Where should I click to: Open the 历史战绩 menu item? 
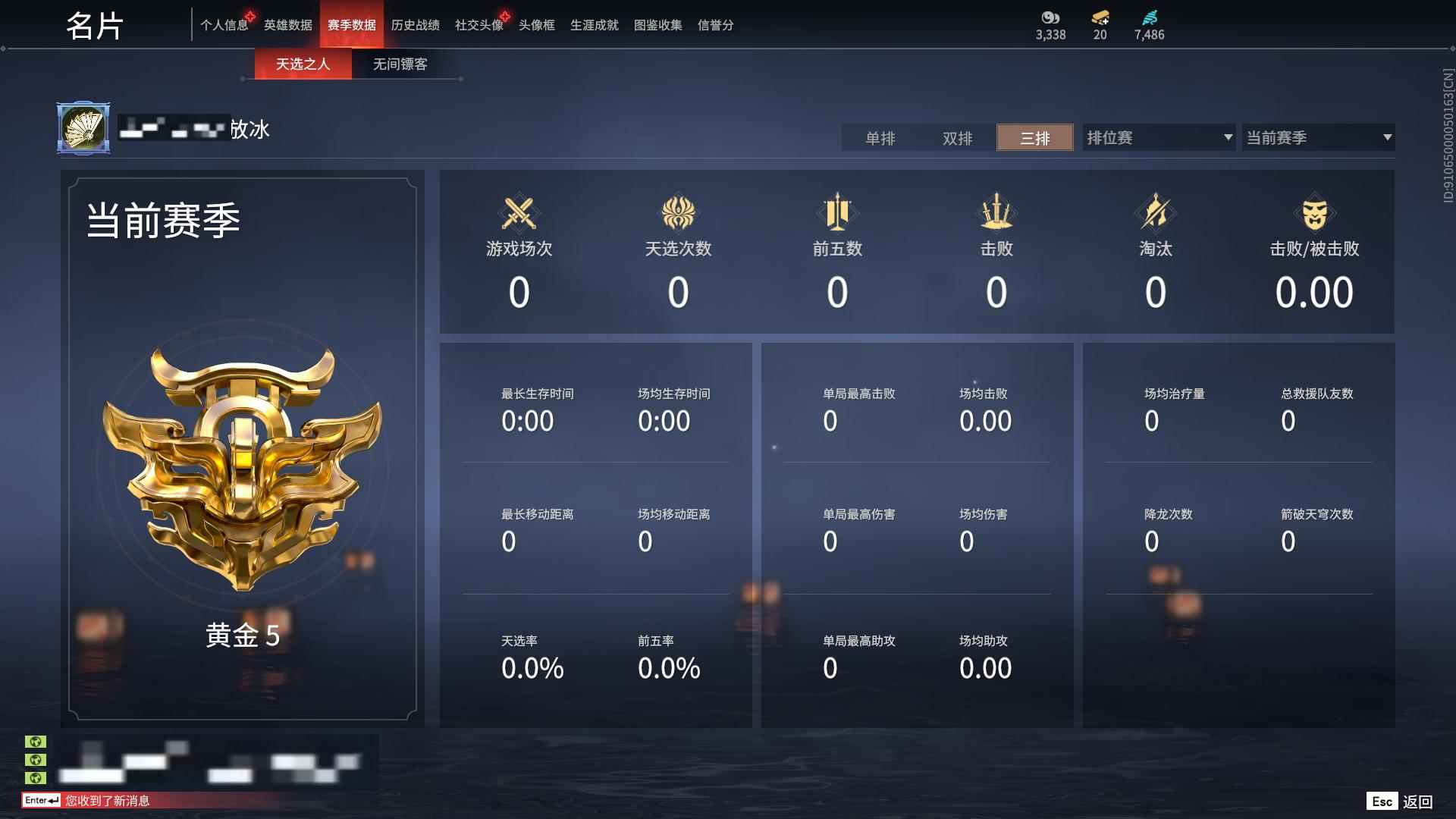[x=415, y=24]
